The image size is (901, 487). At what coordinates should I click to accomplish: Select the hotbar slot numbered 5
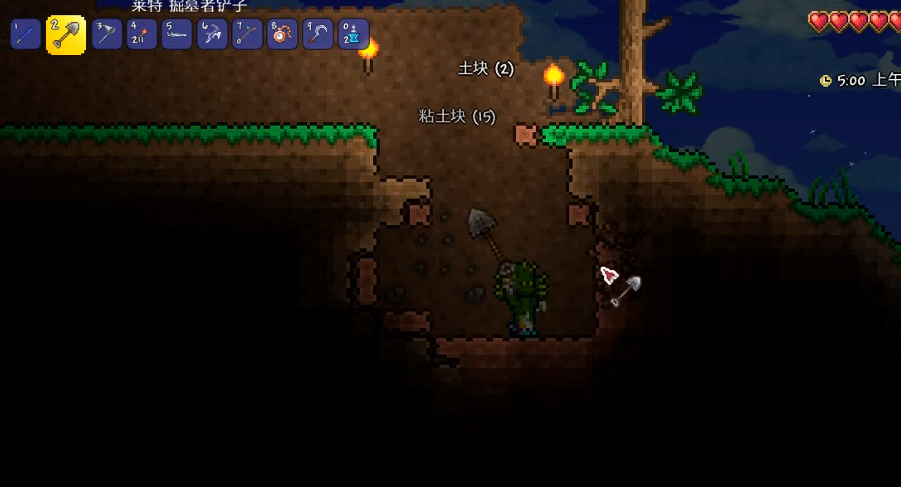[177, 34]
